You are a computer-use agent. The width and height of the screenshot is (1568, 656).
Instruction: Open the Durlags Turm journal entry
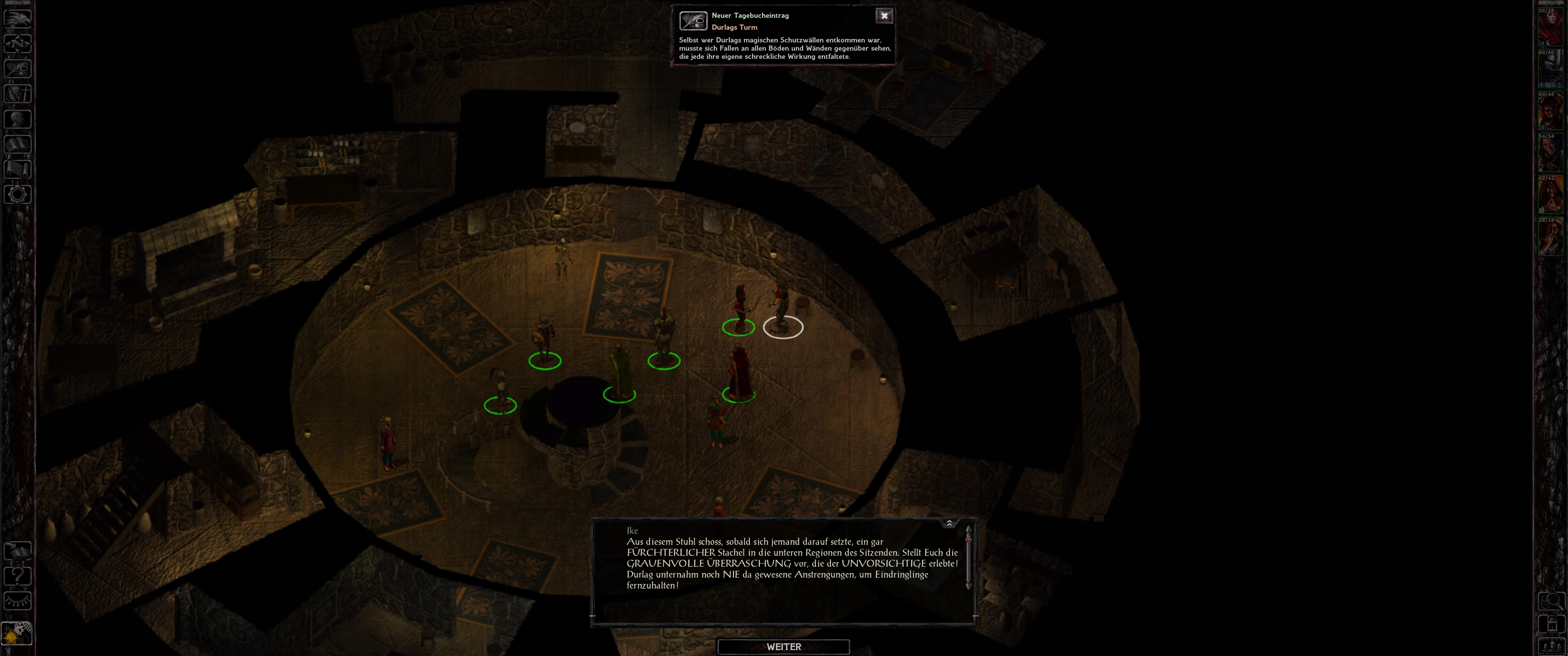[735, 27]
